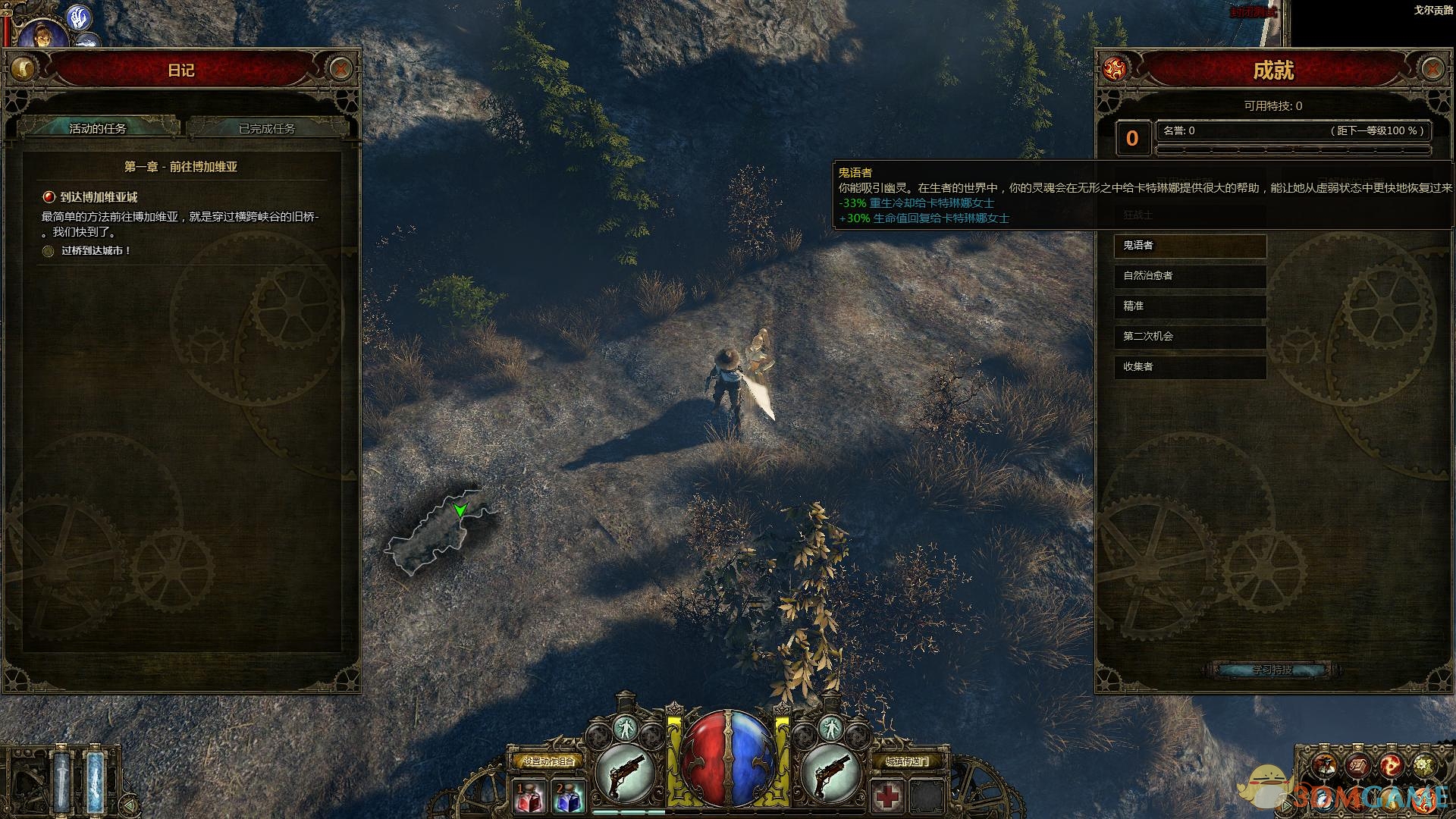Select the 鬼语者 perk entry
The image size is (1456, 819).
pos(1189,246)
